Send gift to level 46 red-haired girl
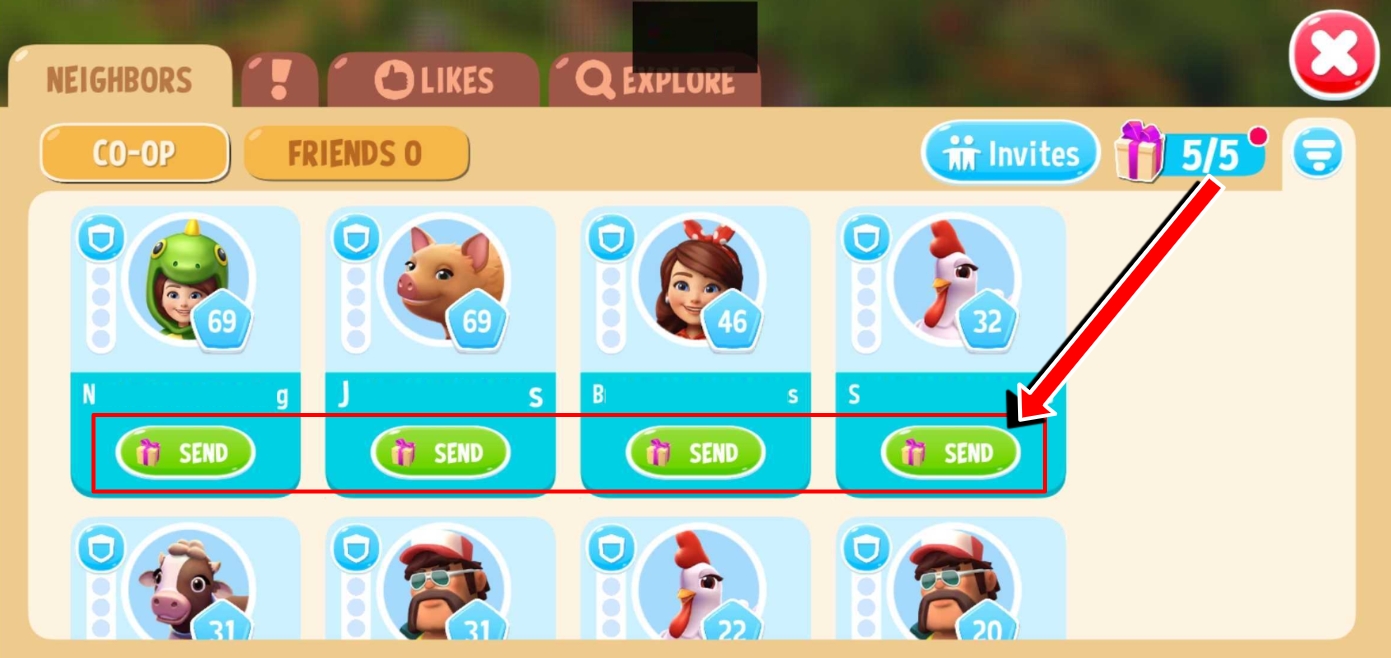Image resolution: width=1391 pixels, height=658 pixels. pos(695,453)
